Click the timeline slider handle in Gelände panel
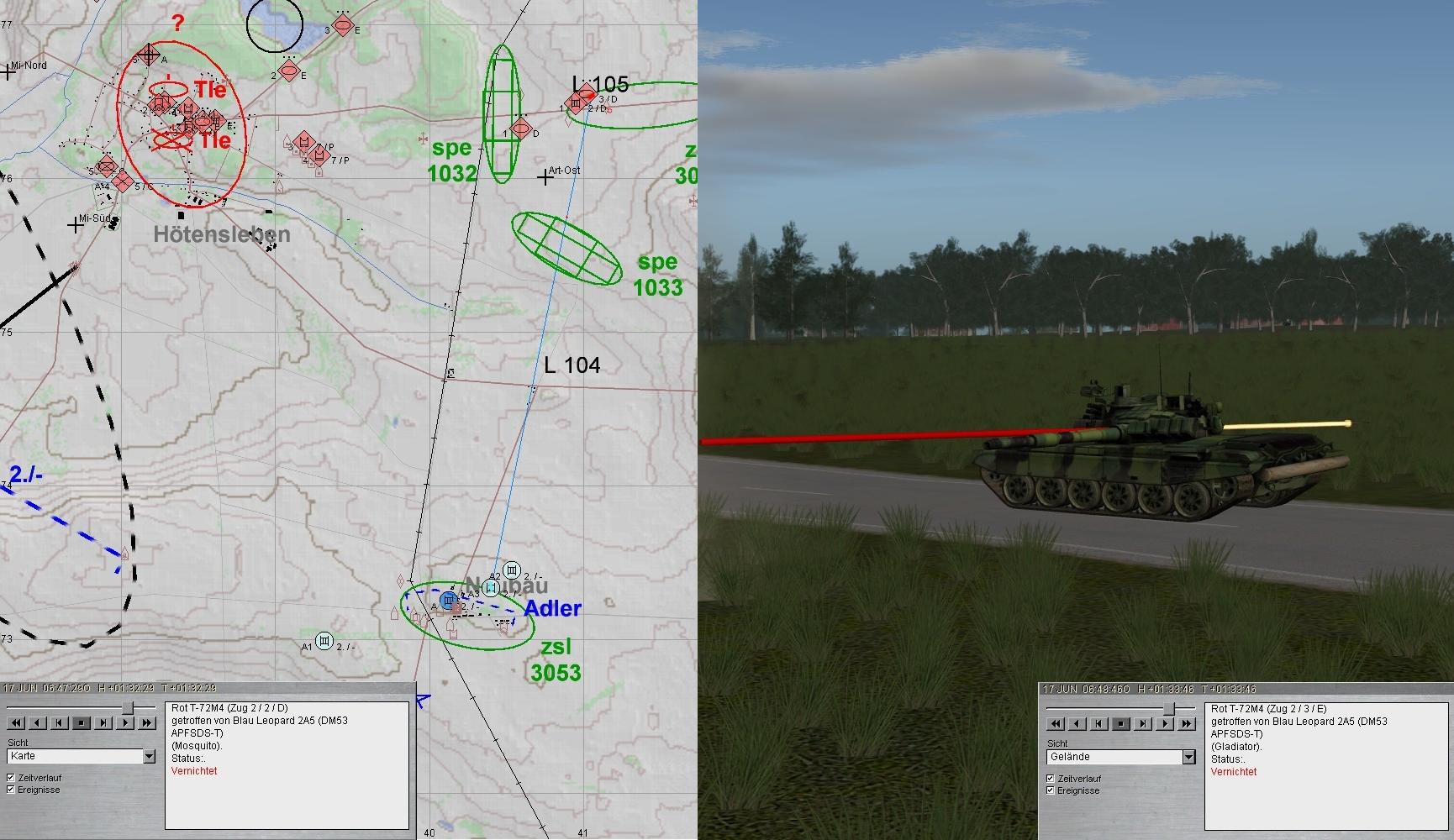 click(x=1168, y=709)
